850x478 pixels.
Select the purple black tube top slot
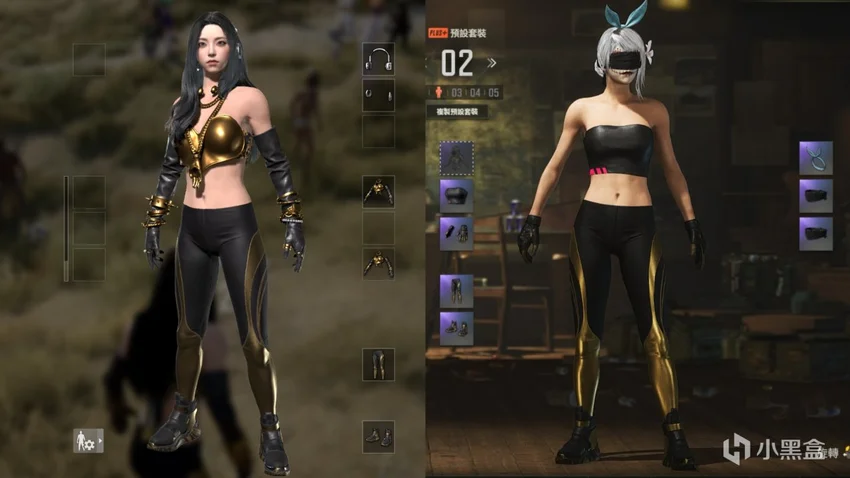click(x=456, y=195)
